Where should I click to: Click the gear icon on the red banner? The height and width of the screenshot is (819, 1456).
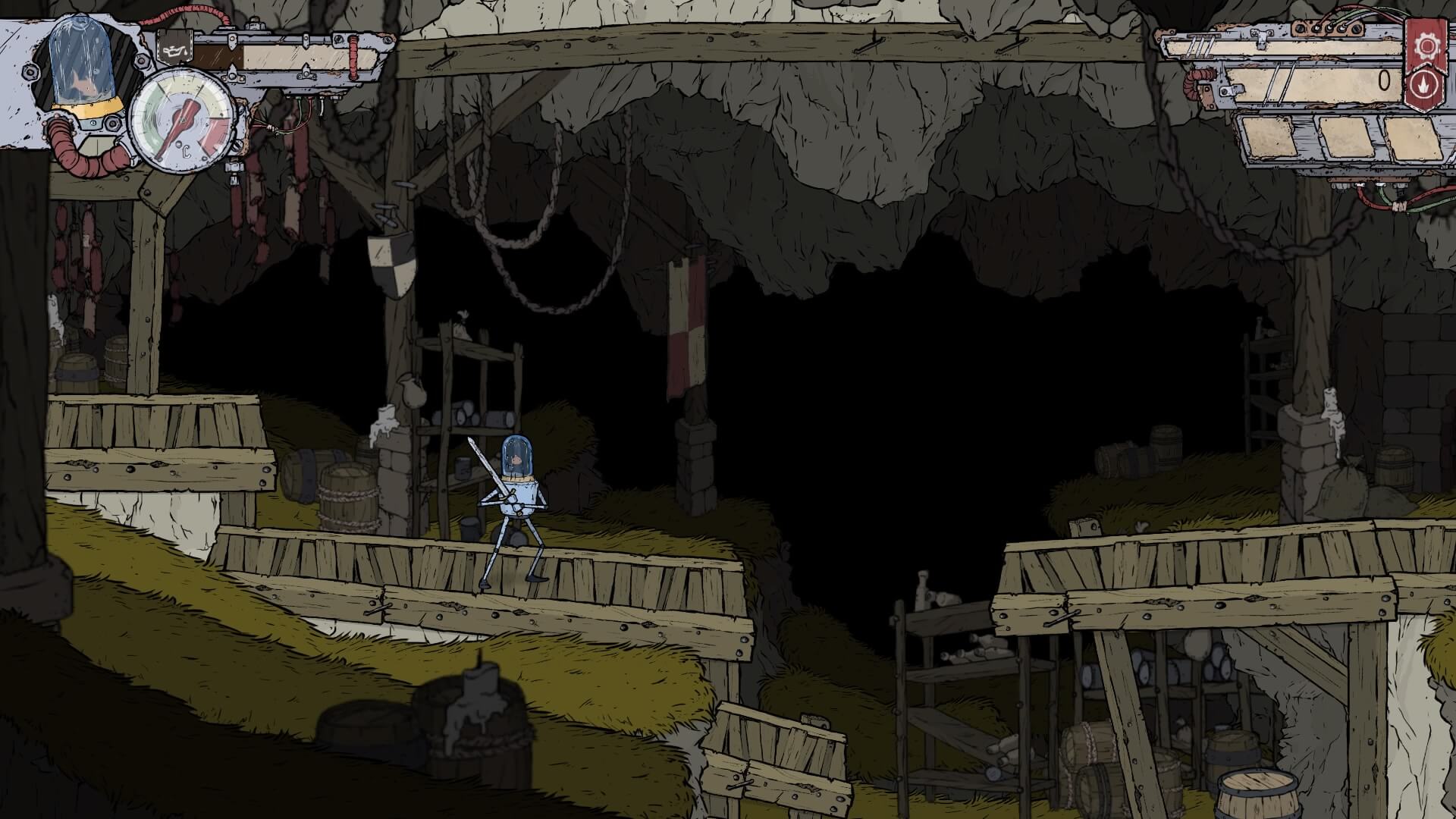pos(1426,47)
